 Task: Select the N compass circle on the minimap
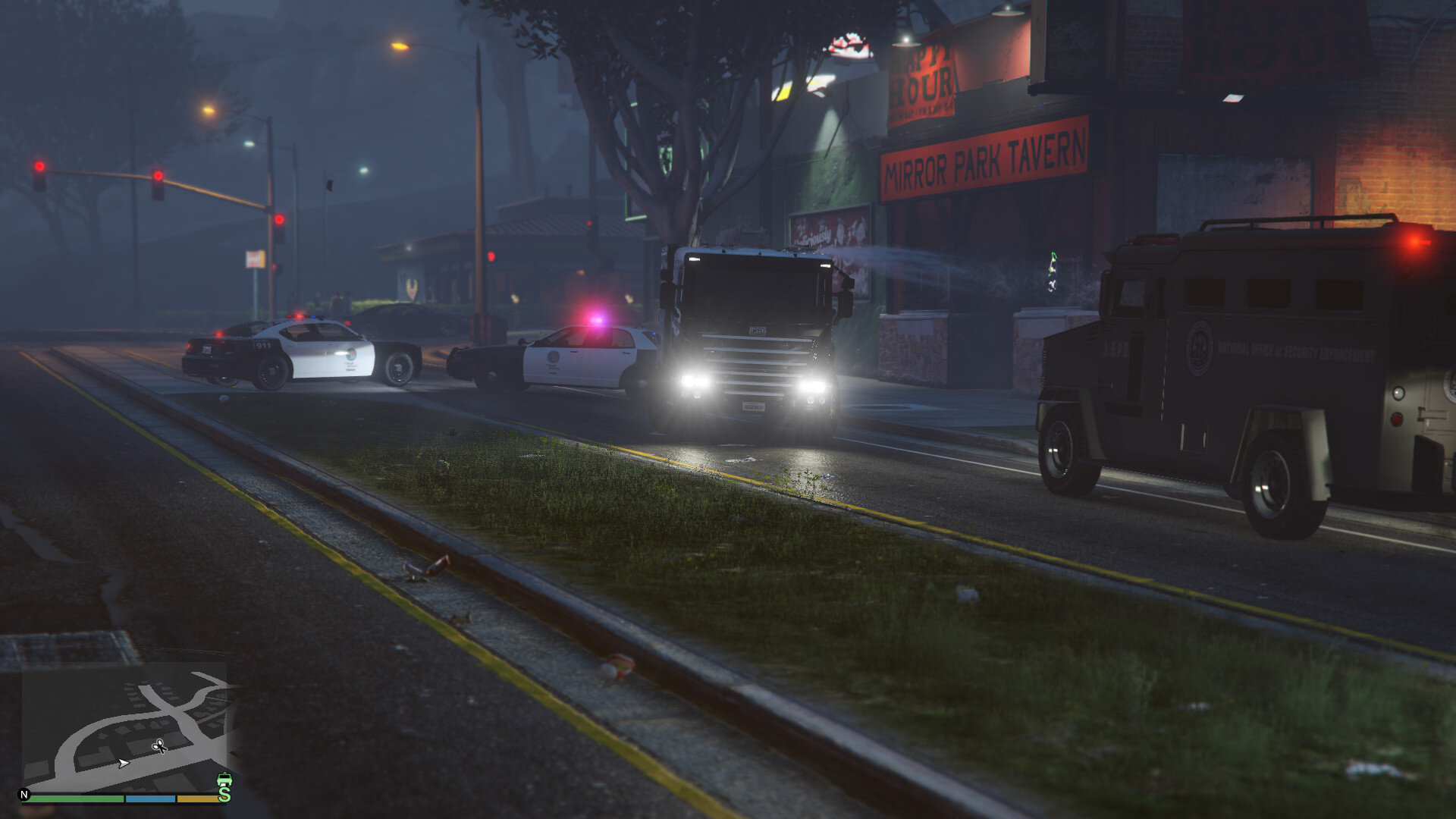pos(24,794)
